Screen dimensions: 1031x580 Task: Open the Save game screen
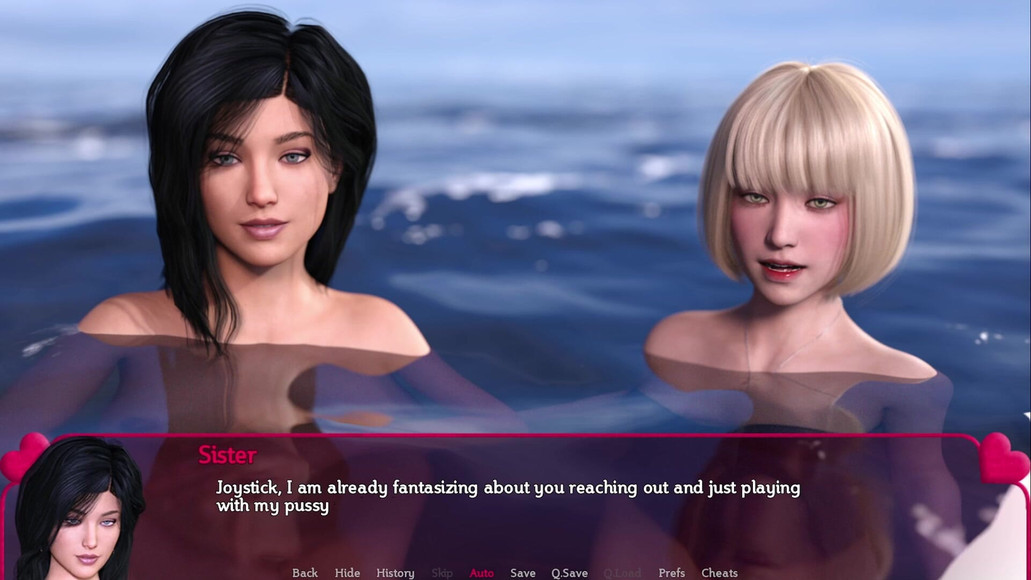click(523, 573)
